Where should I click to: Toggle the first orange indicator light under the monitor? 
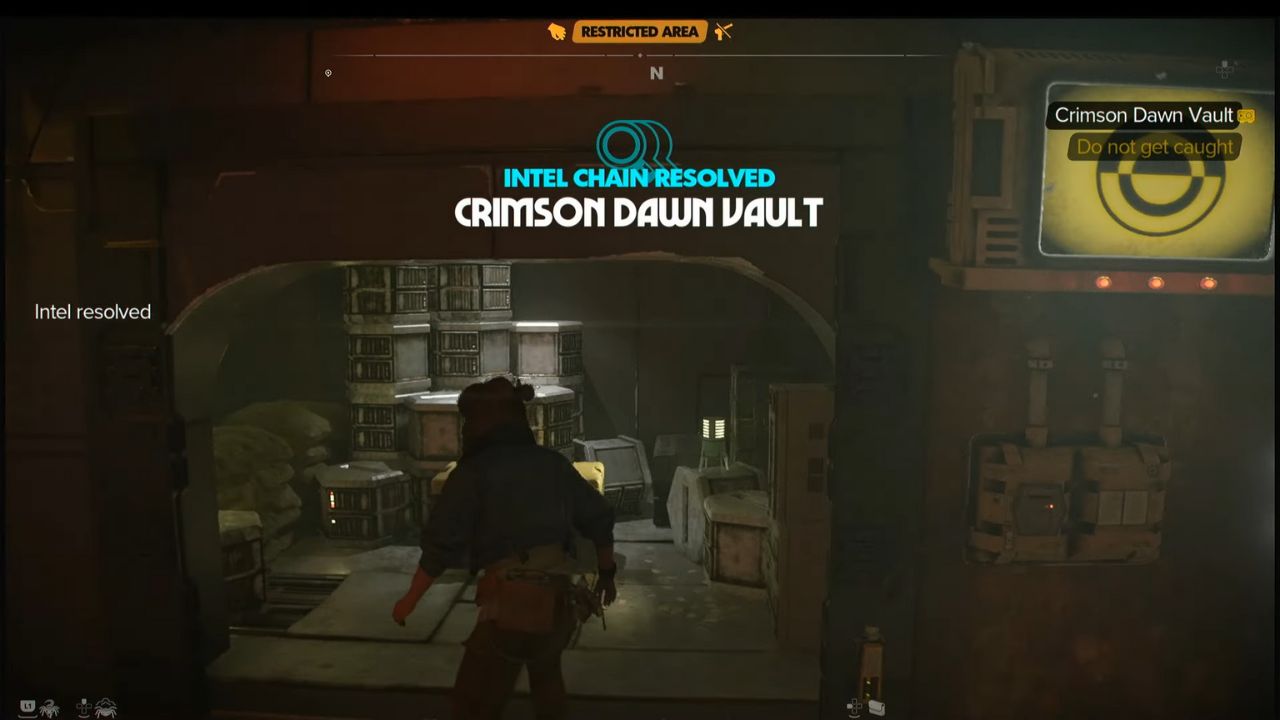point(1104,284)
